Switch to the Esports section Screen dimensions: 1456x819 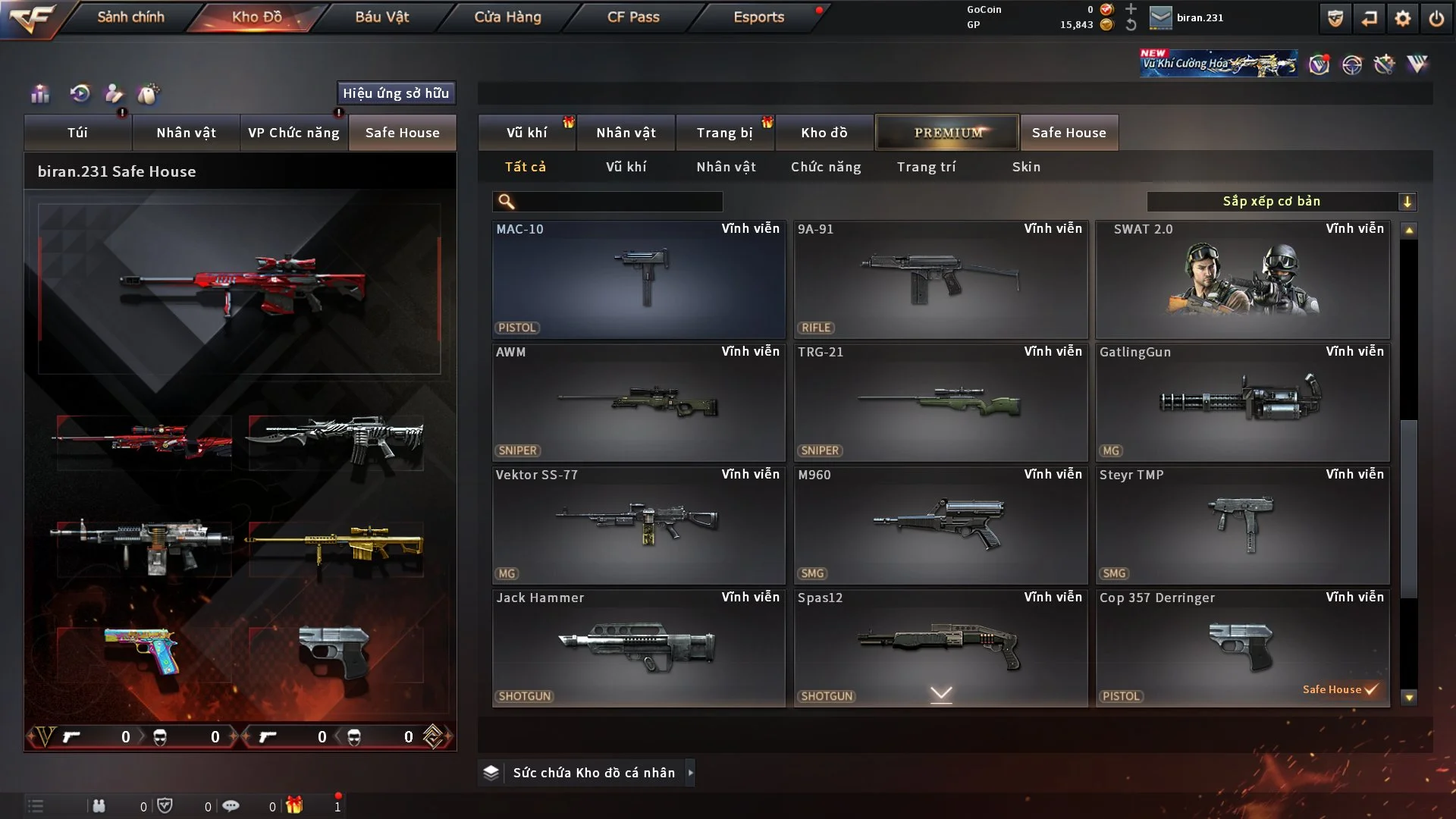tap(758, 17)
